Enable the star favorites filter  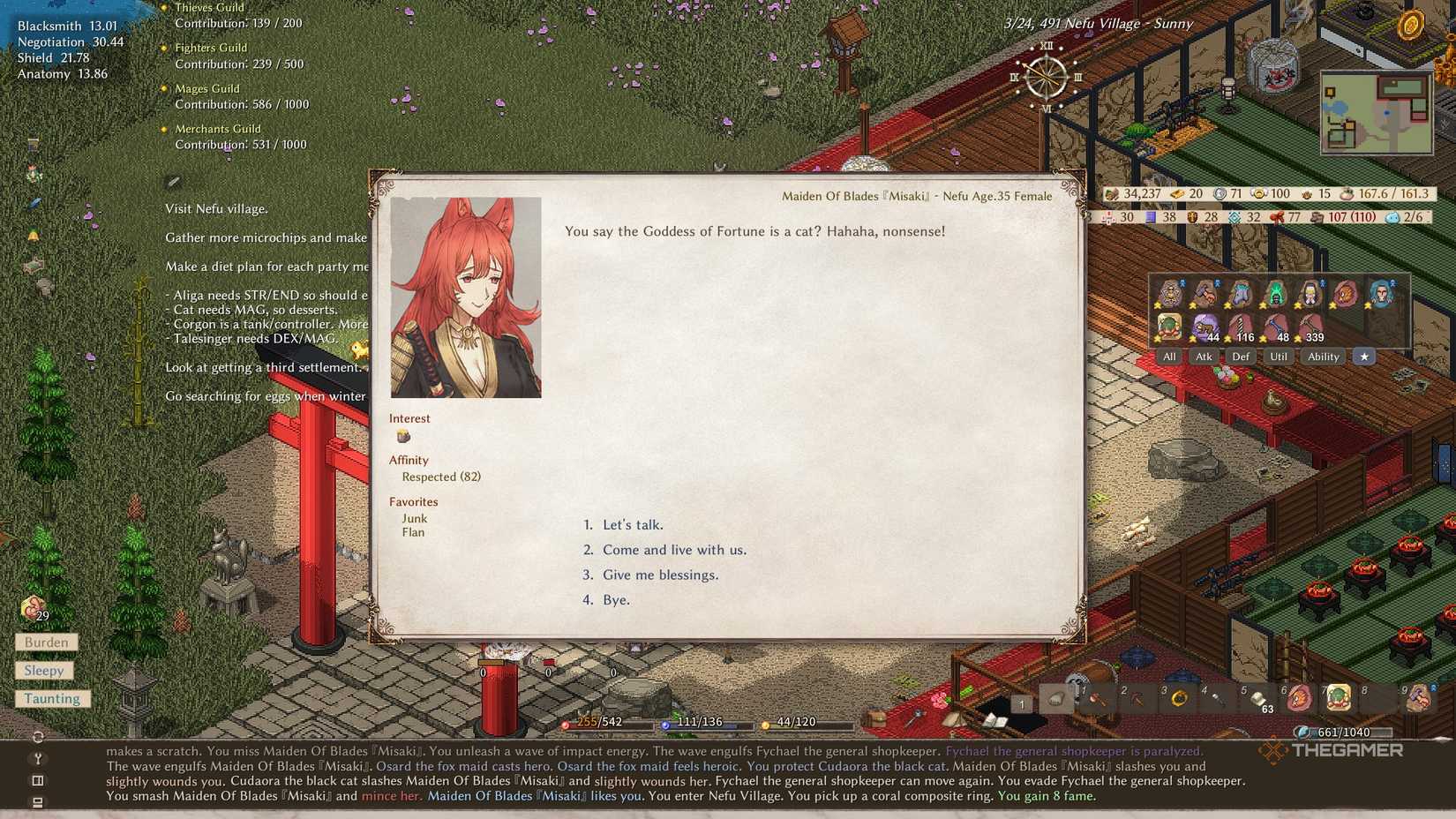(x=1364, y=357)
